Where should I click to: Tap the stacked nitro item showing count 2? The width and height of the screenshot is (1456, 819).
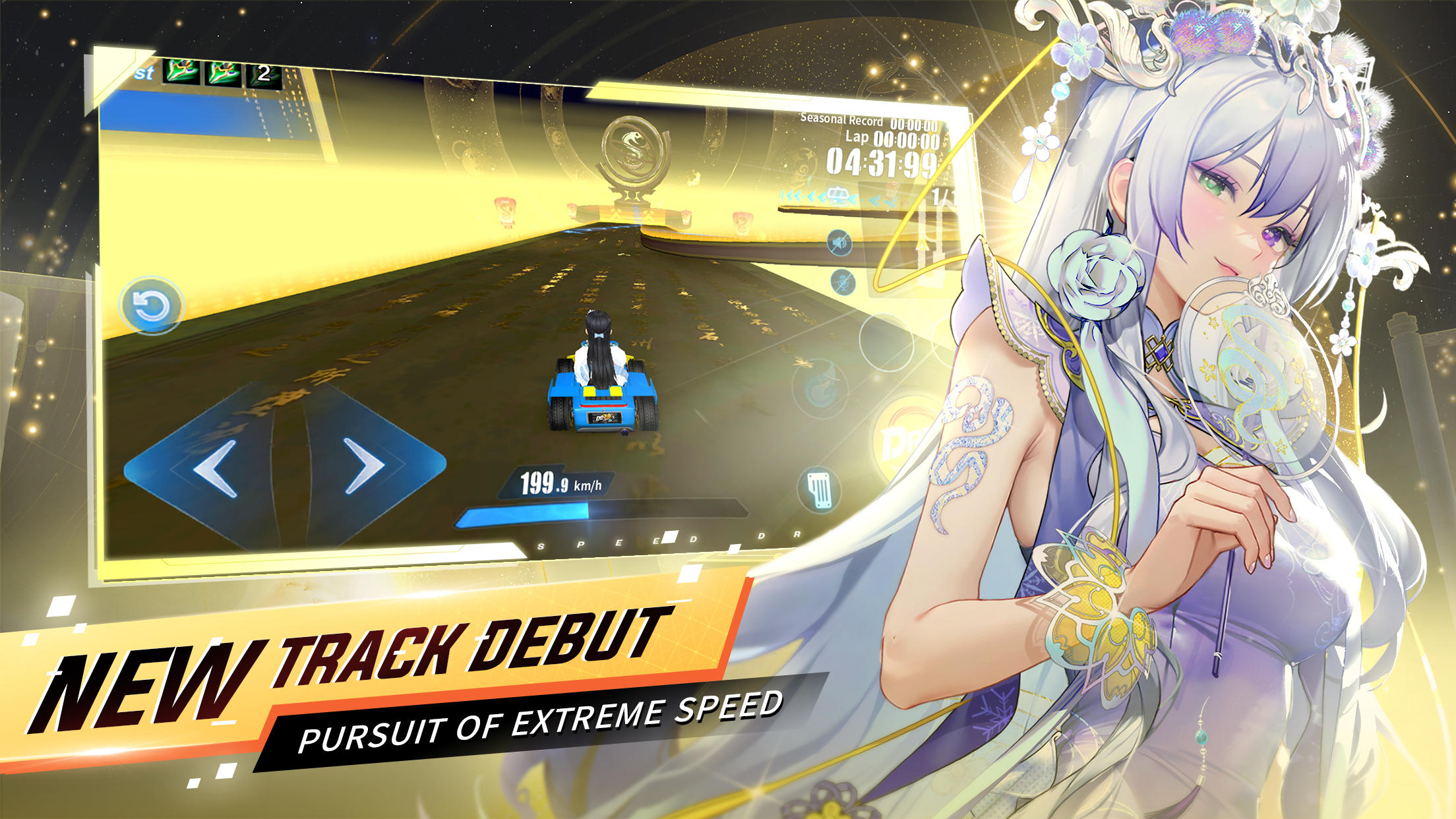[x=264, y=74]
